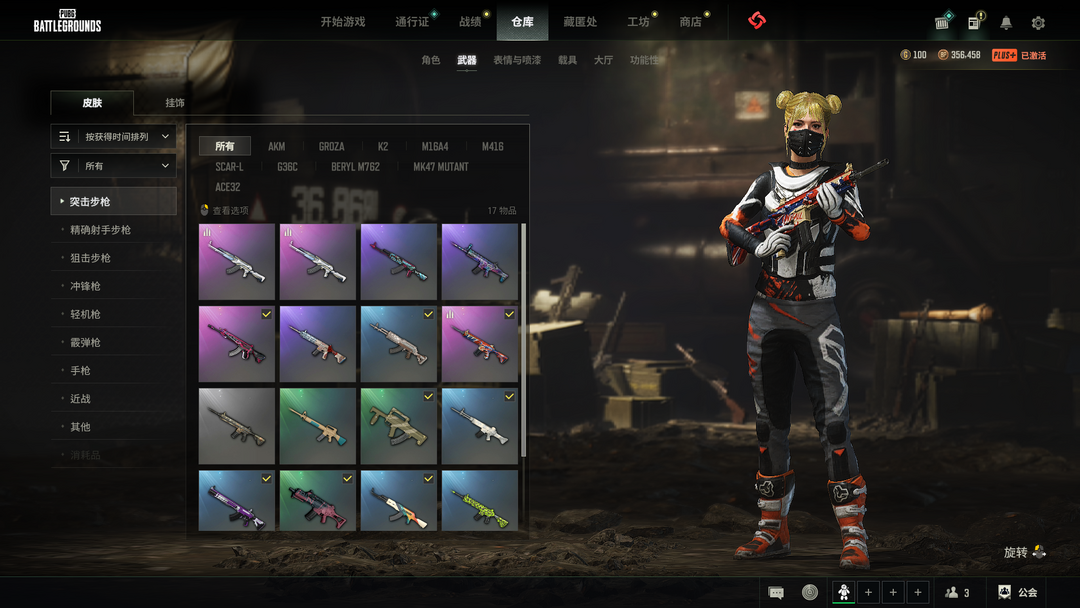
Task: Choose the 狙击步枪 weapon category
Action: click(90, 258)
